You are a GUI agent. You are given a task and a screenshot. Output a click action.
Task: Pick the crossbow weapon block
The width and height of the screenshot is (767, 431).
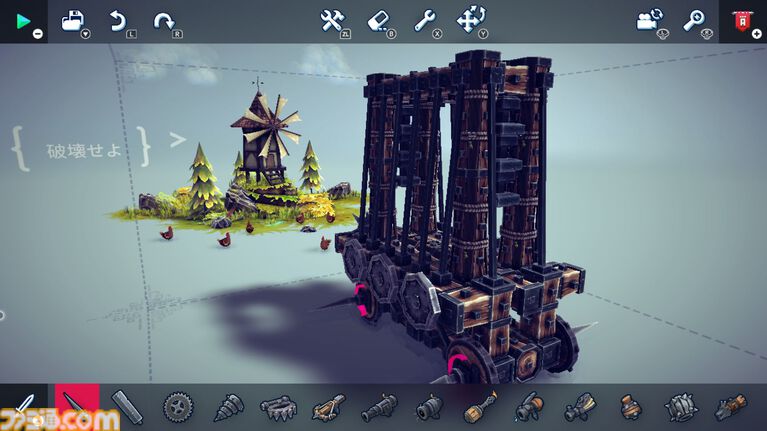click(328, 407)
